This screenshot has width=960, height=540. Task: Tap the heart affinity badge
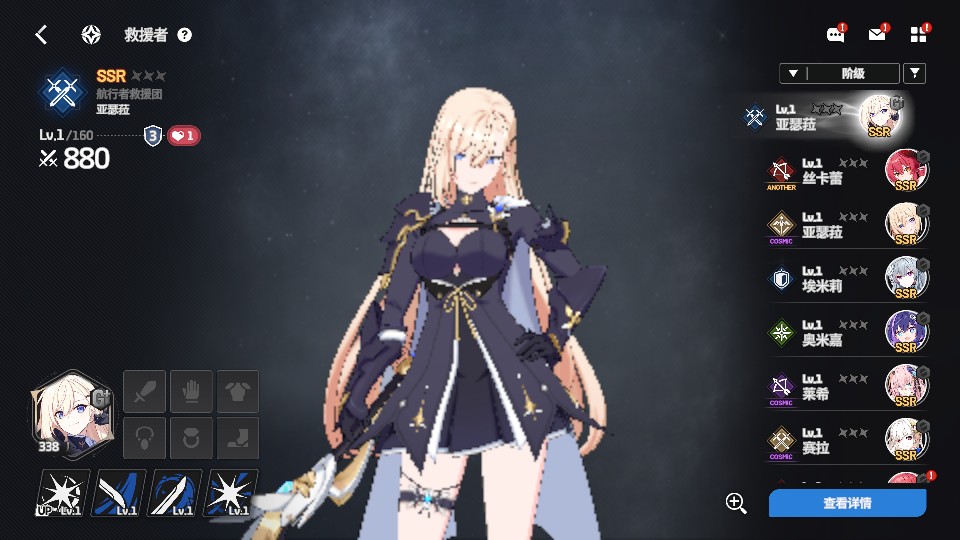pos(183,136)
